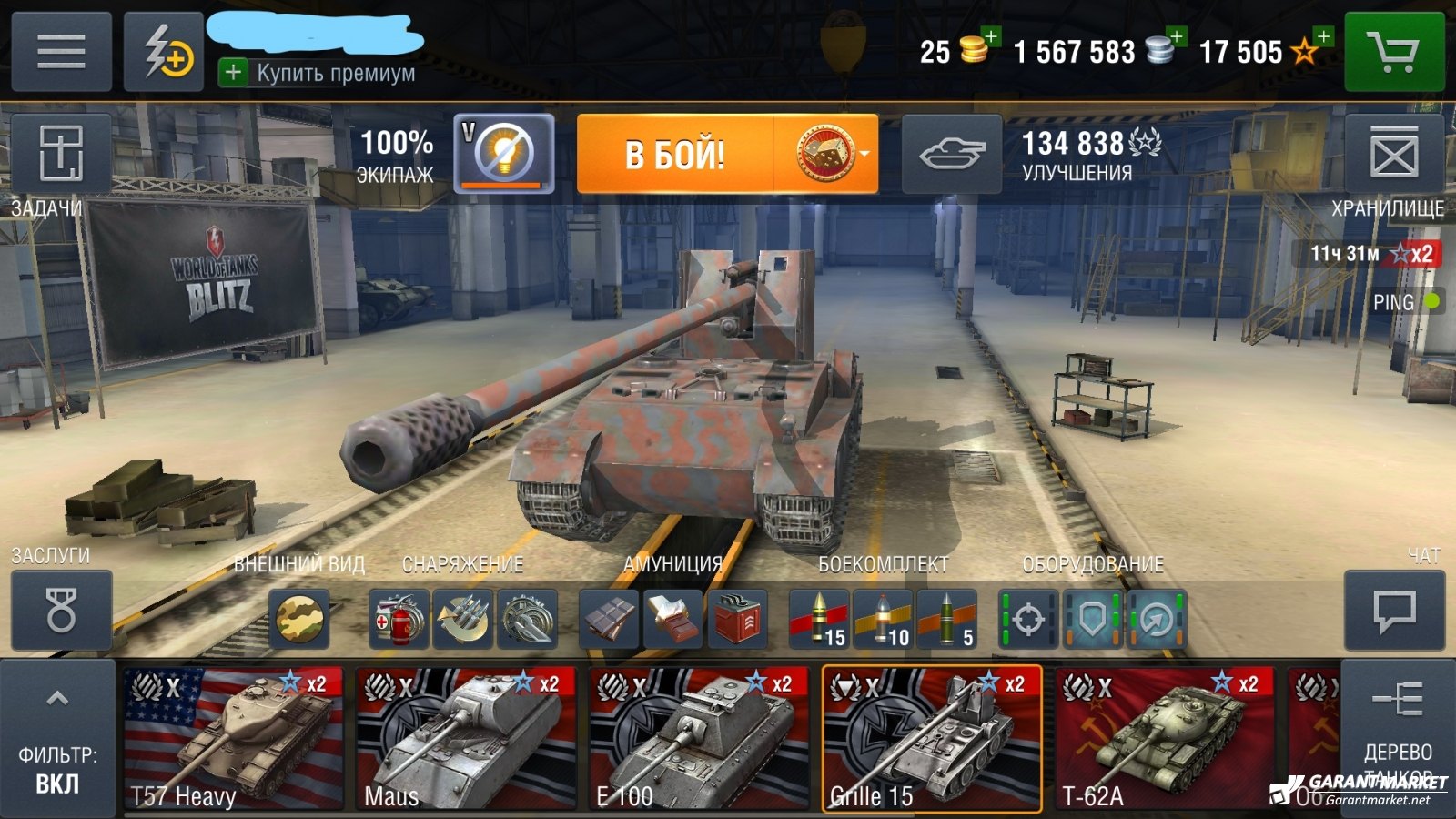
Task: Select the fire extinguisher consumable slot
Action: coord(399,621)
